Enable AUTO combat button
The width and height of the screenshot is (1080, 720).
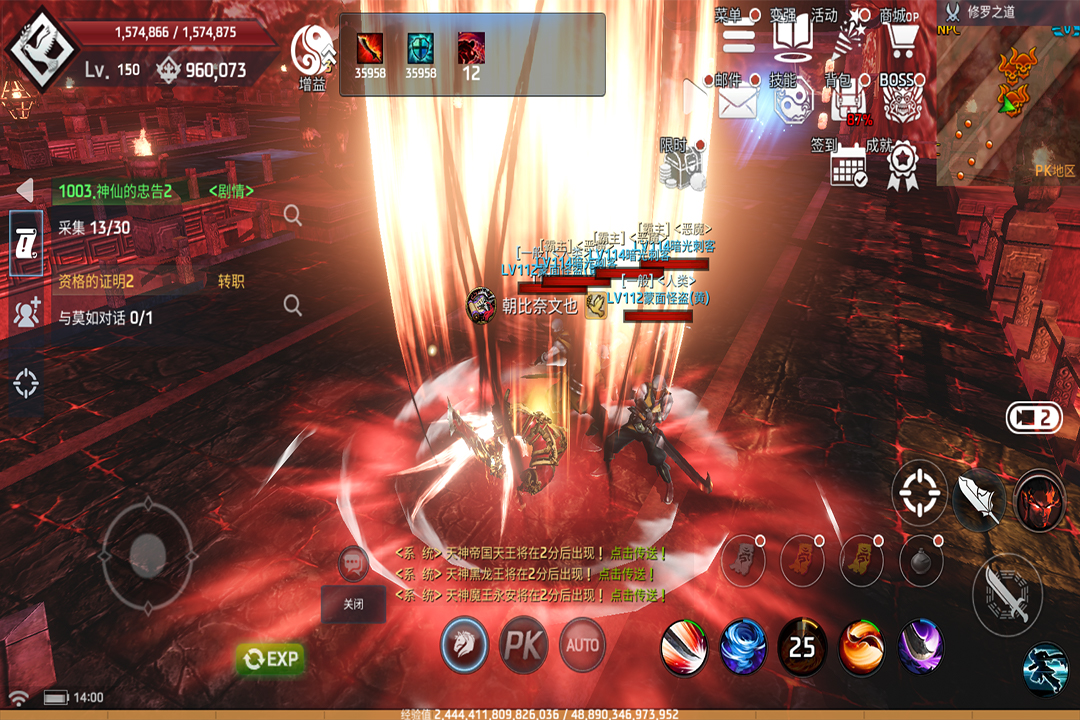tap(582, 645)
